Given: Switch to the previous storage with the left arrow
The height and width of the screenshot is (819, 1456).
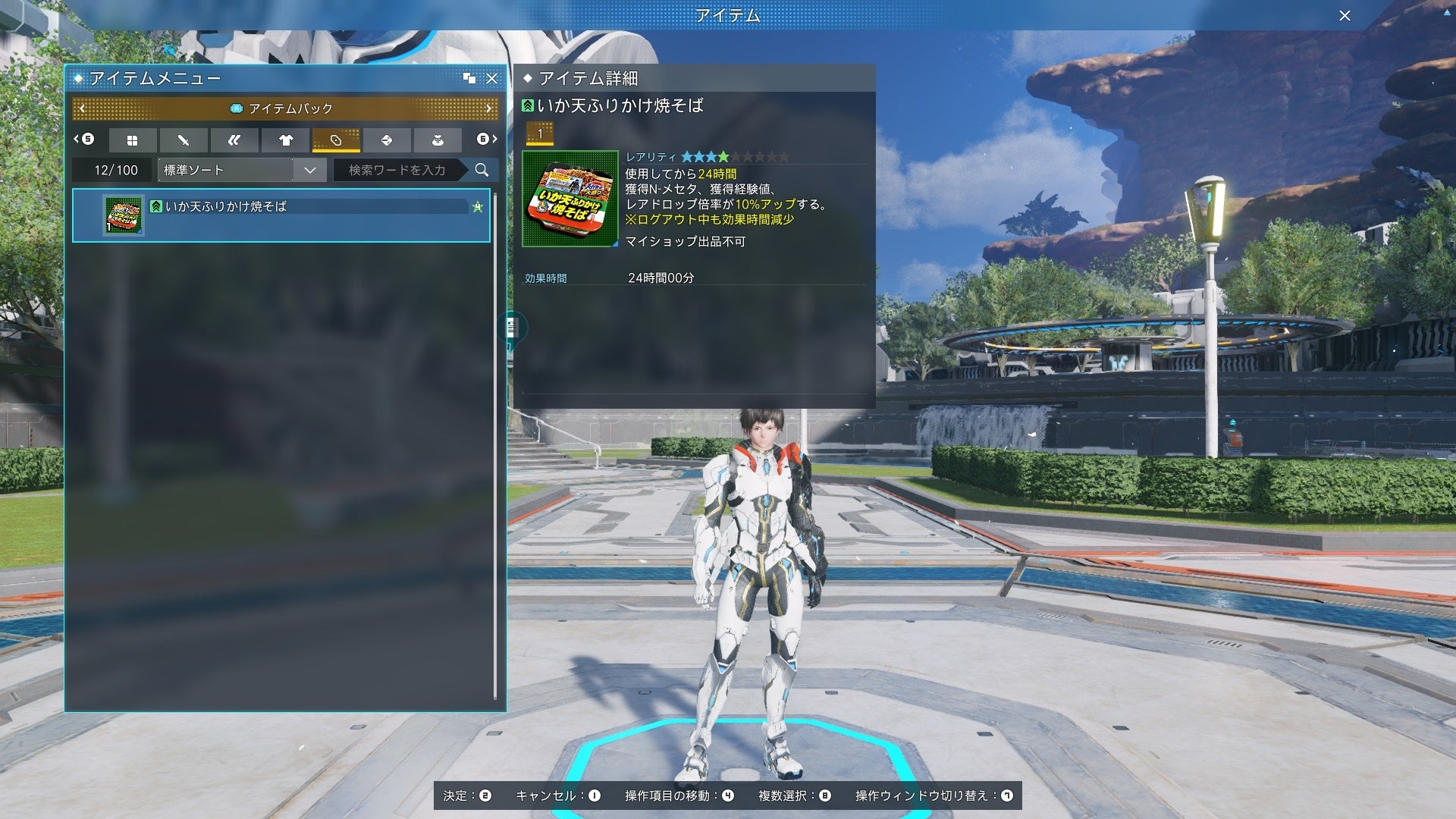Looking at the screenshot, I should [x=82, y=108].
